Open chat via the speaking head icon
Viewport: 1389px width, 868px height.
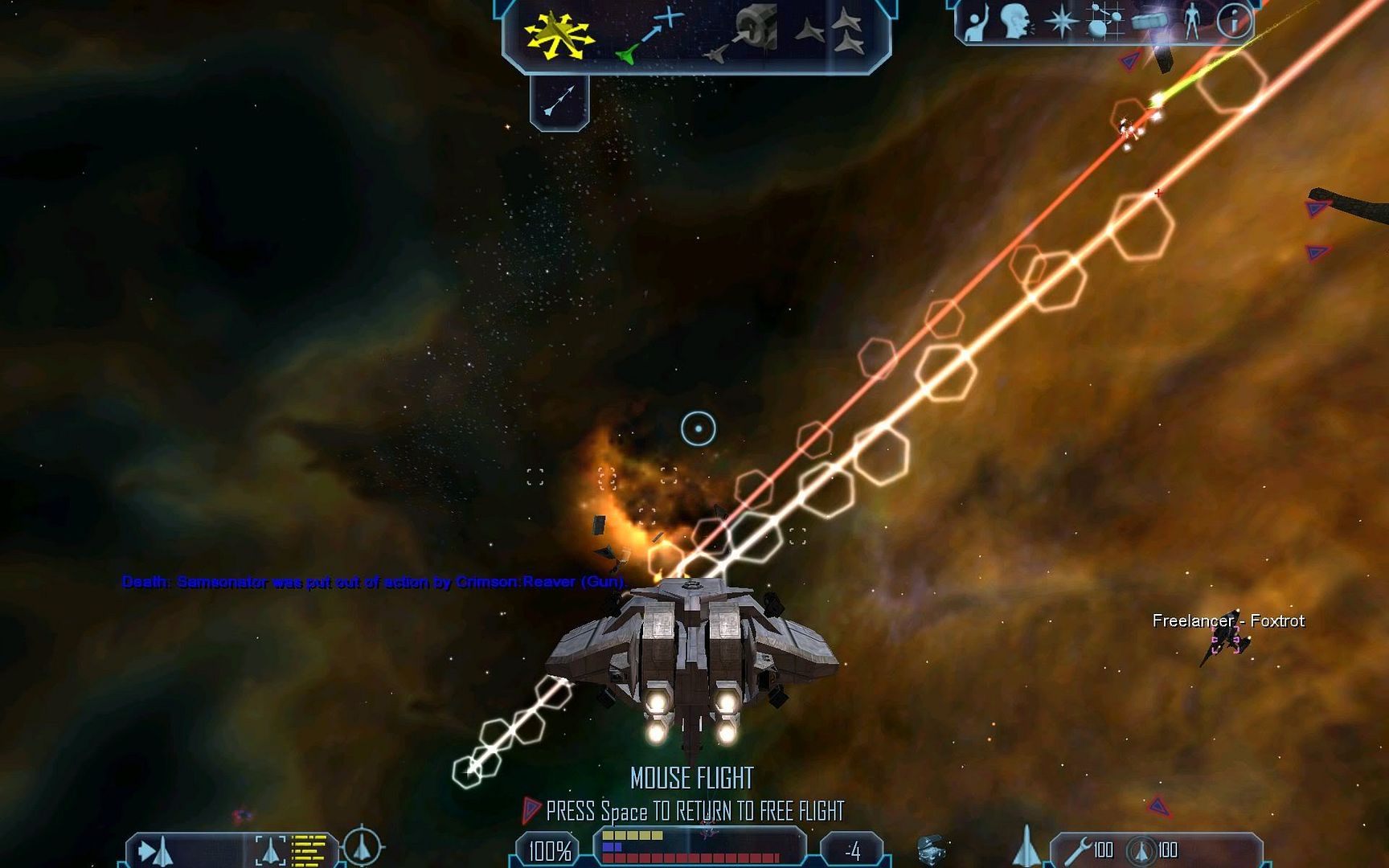point(1017,22)
